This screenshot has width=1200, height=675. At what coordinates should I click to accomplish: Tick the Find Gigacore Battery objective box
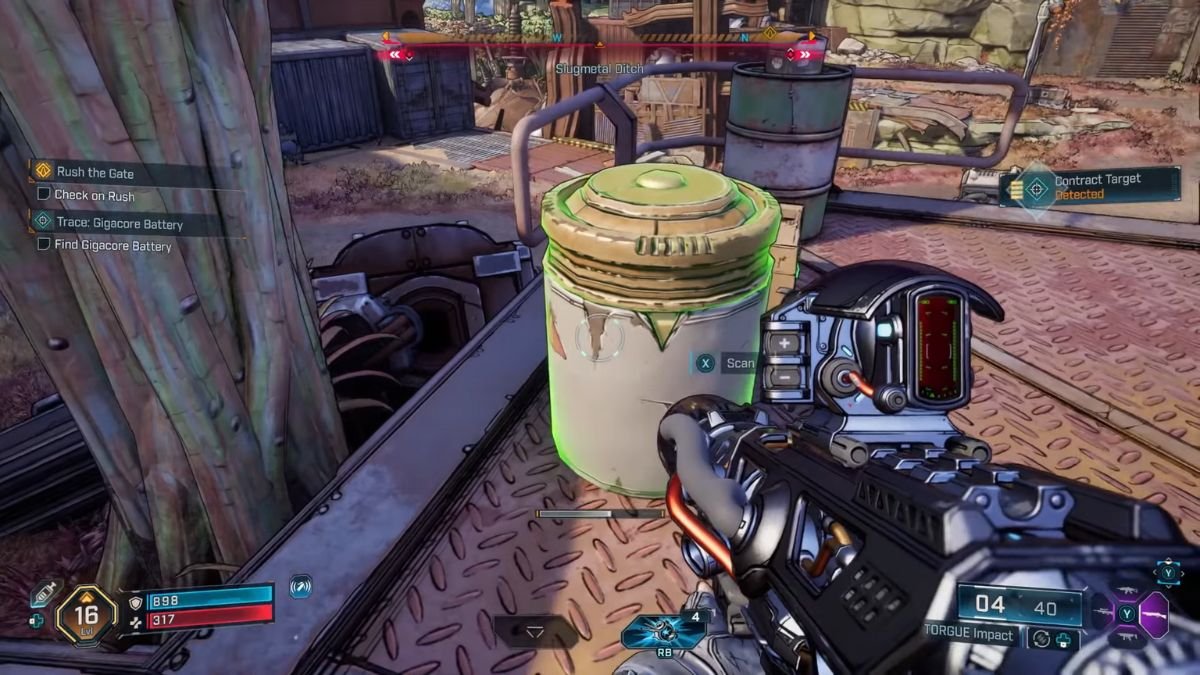pyautogui.click(x=43, y=245)
